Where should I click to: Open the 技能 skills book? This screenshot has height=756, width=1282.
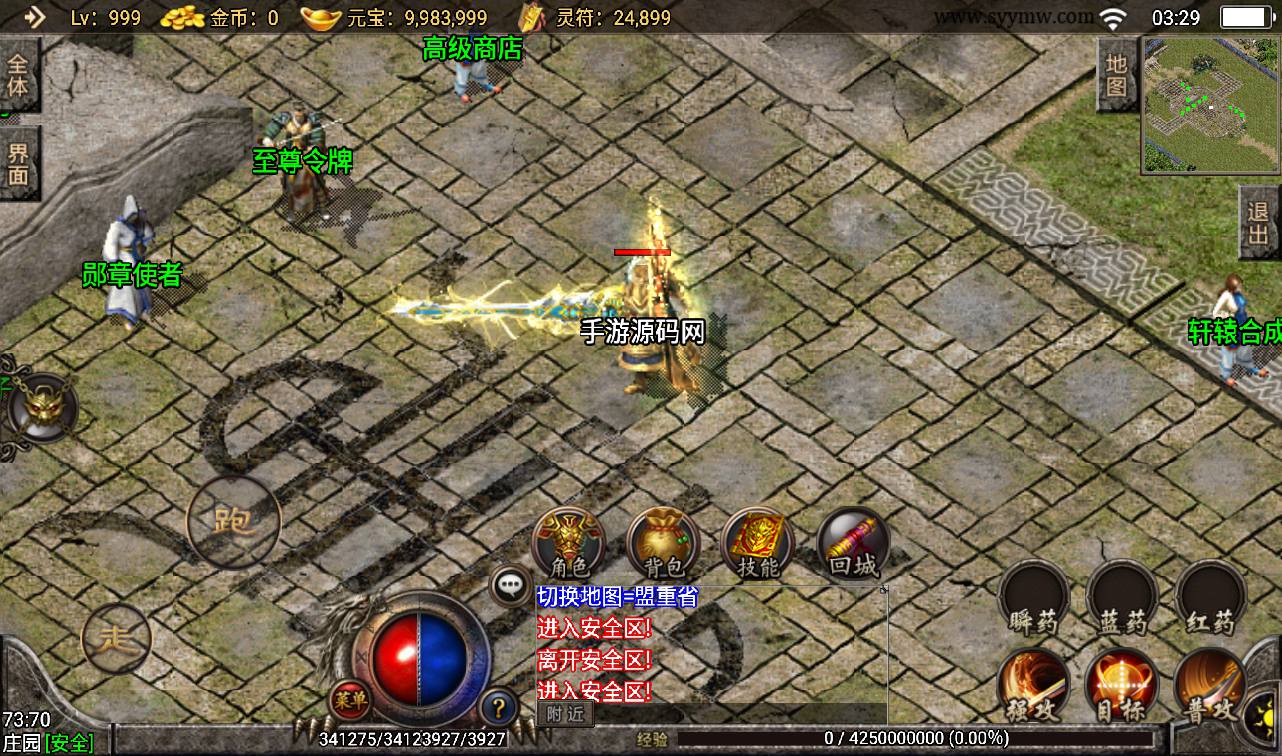click(757, 543)
